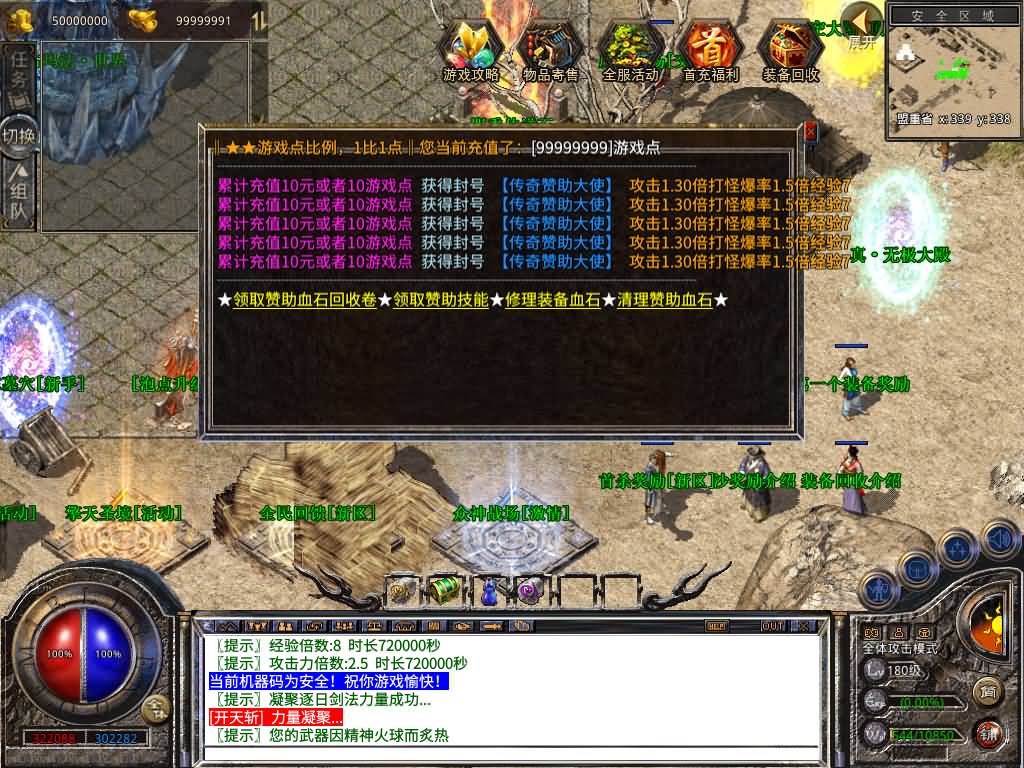Open the 物品寄售 item consignment icon
Screen dimensions: 1024x768
click(551, 50)
